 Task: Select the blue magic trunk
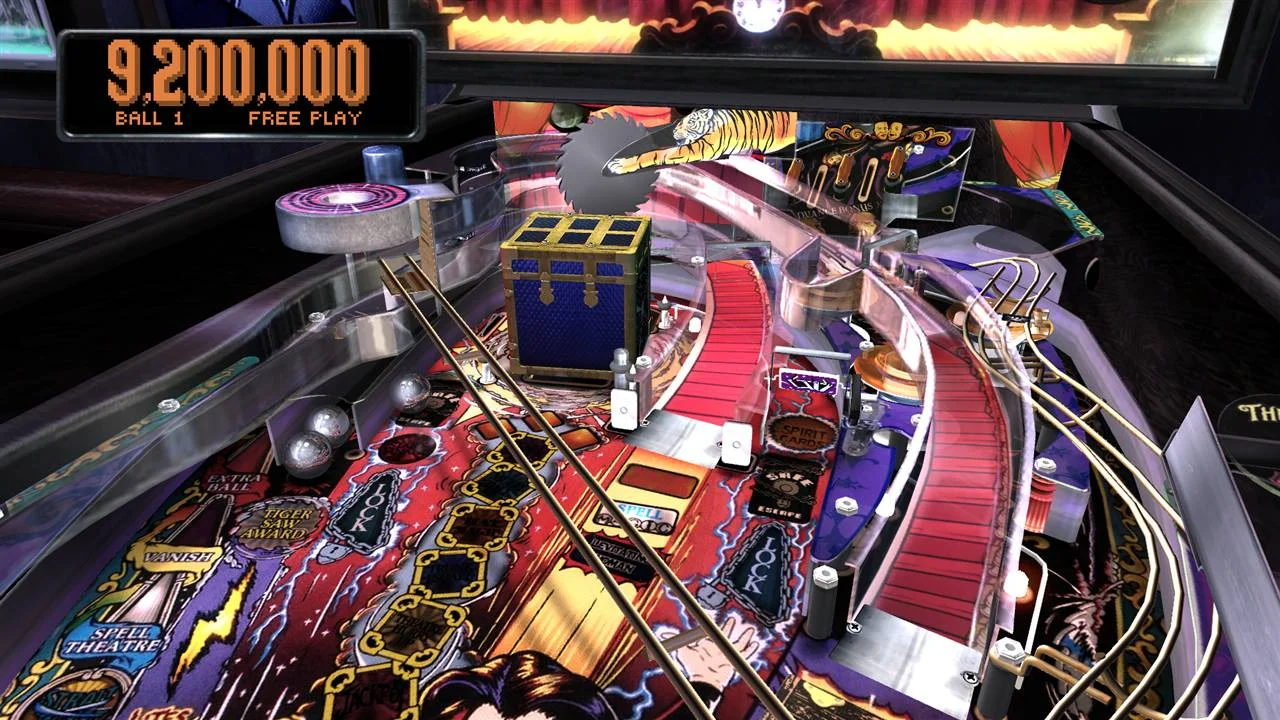coord(575,290)
